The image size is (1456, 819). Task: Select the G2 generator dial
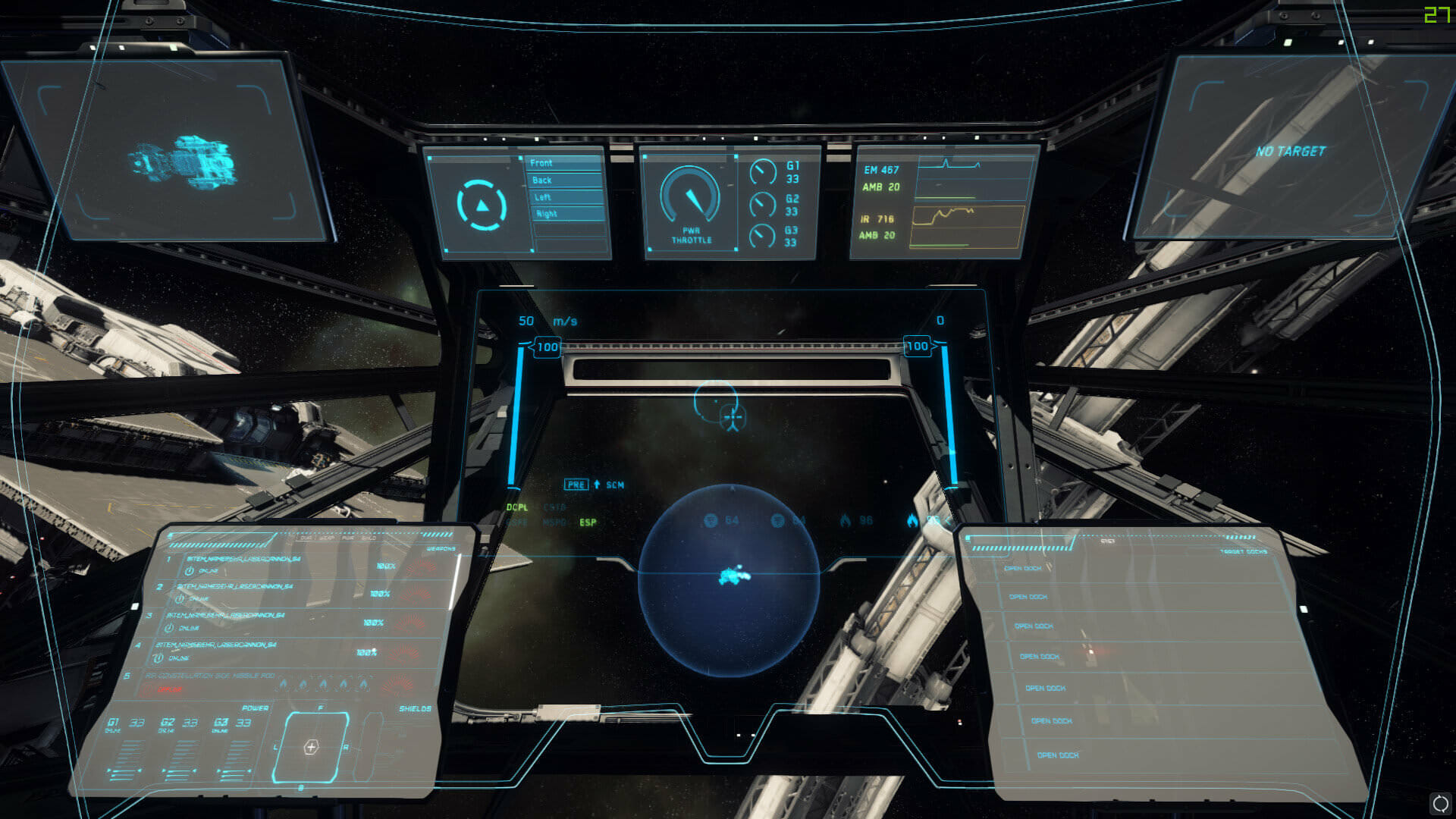tap(763, 204)
